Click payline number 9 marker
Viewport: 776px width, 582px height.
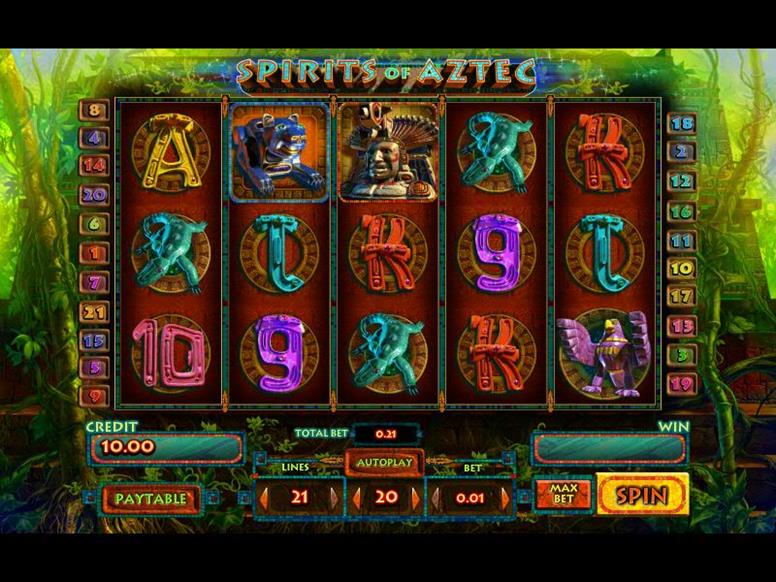click(95, 396)
